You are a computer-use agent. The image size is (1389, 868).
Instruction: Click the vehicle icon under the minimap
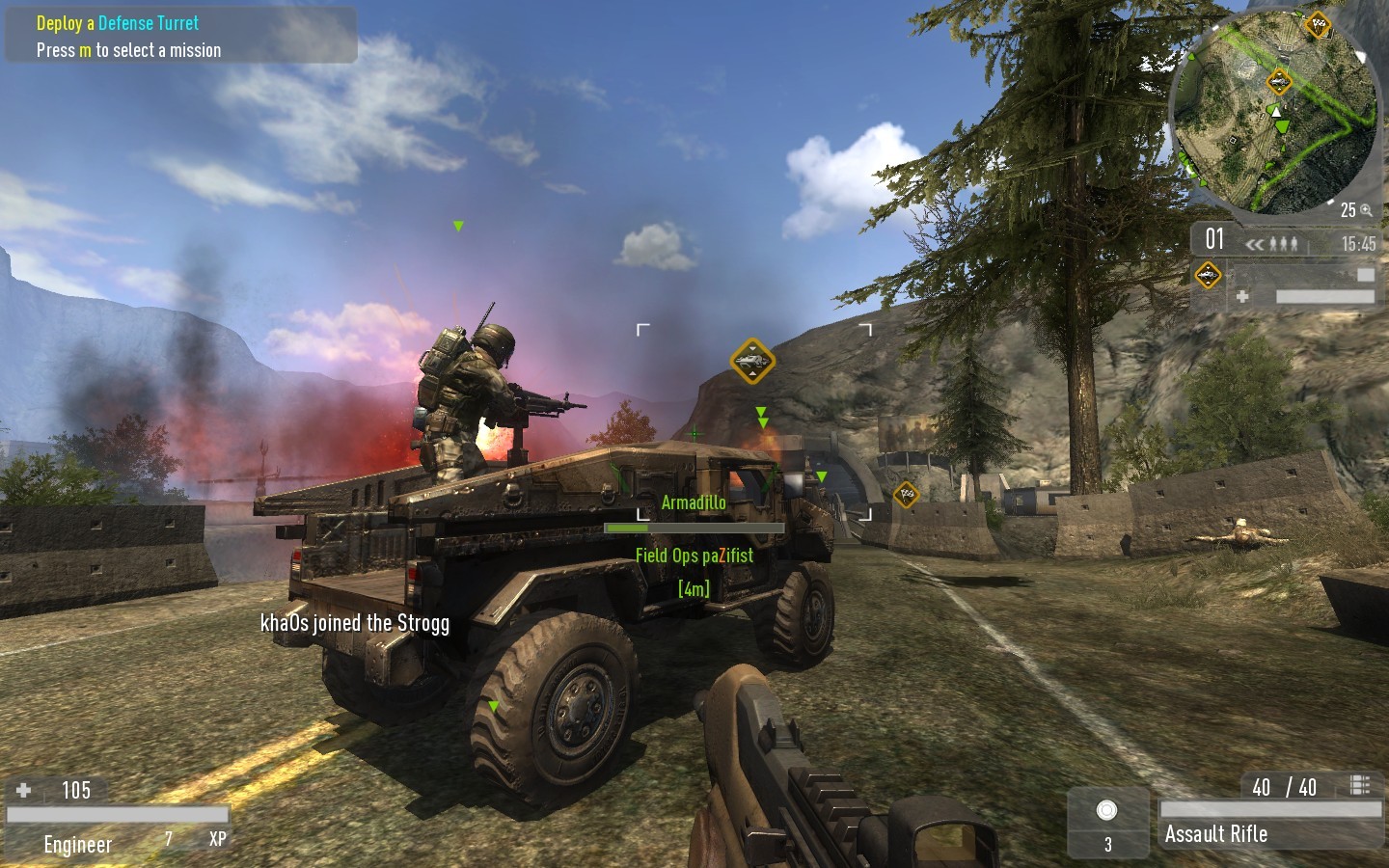(1207, 274)
